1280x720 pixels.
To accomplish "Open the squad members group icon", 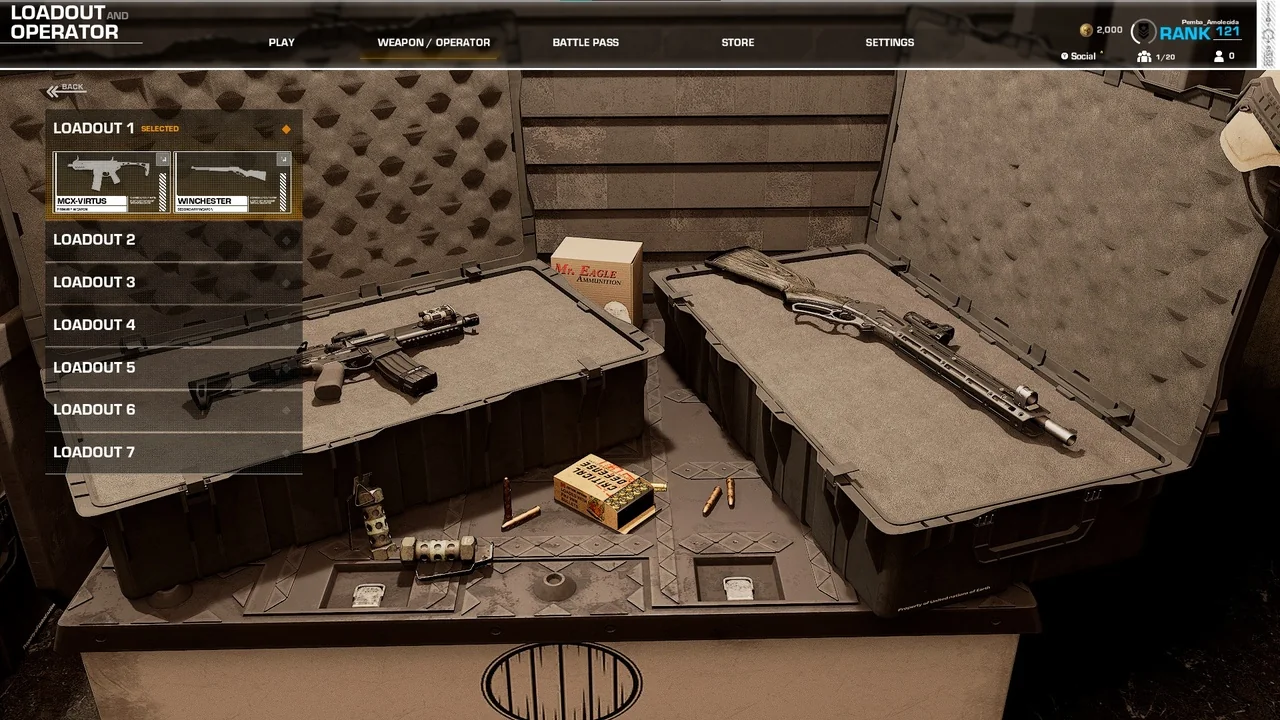I will (x=1144, y=57).
